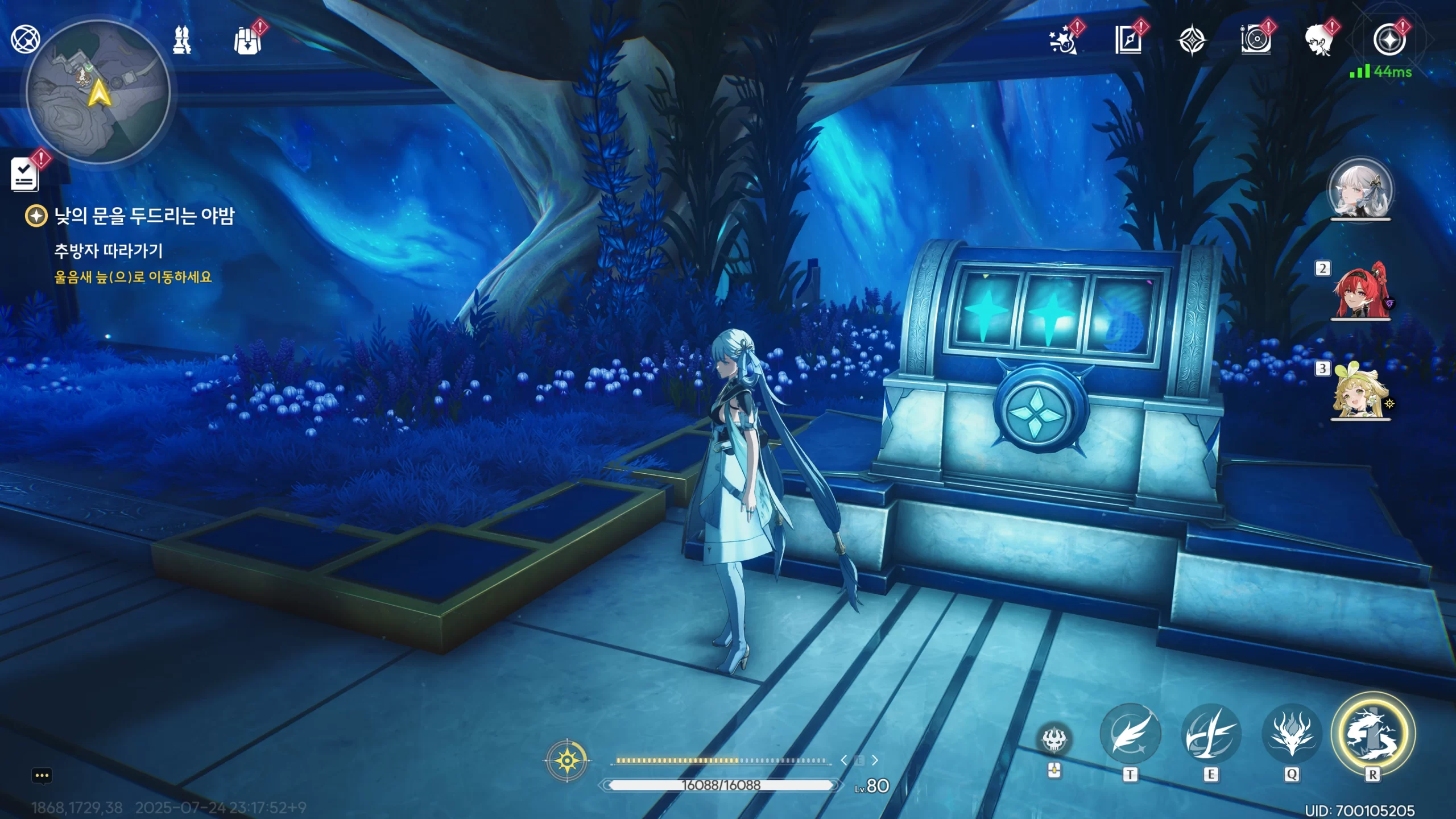Click the four-point star diamond icon
Viewport: 1456px width, 819px height.
tap(1192, 41)
